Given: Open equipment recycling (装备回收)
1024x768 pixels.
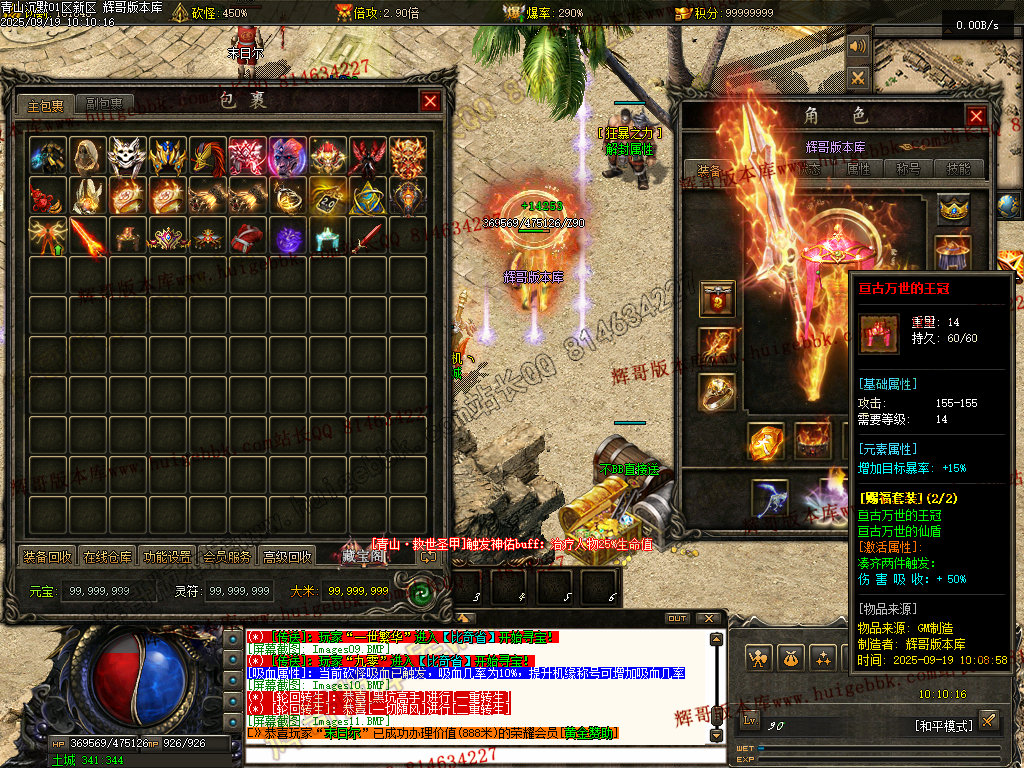Looking at the screenshot, I should coord(47,557).
